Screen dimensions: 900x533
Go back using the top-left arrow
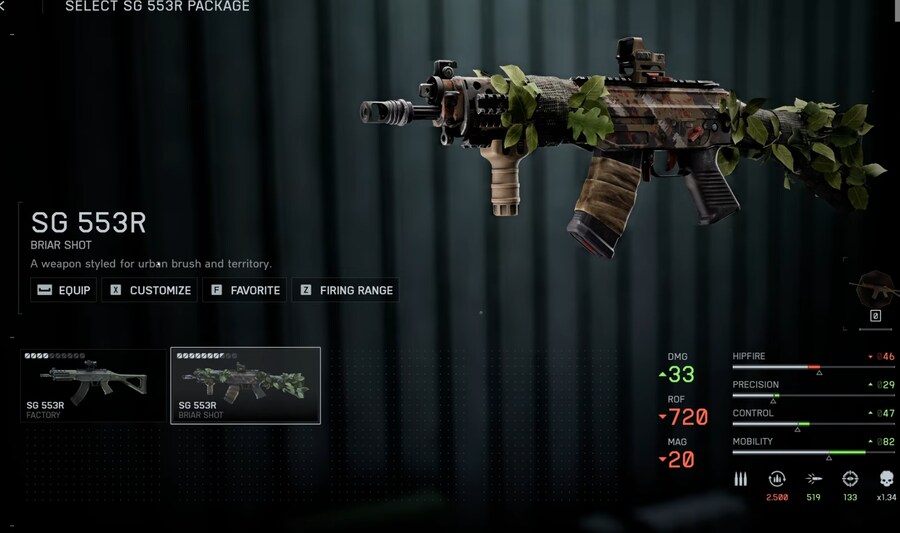click(3, 7)
